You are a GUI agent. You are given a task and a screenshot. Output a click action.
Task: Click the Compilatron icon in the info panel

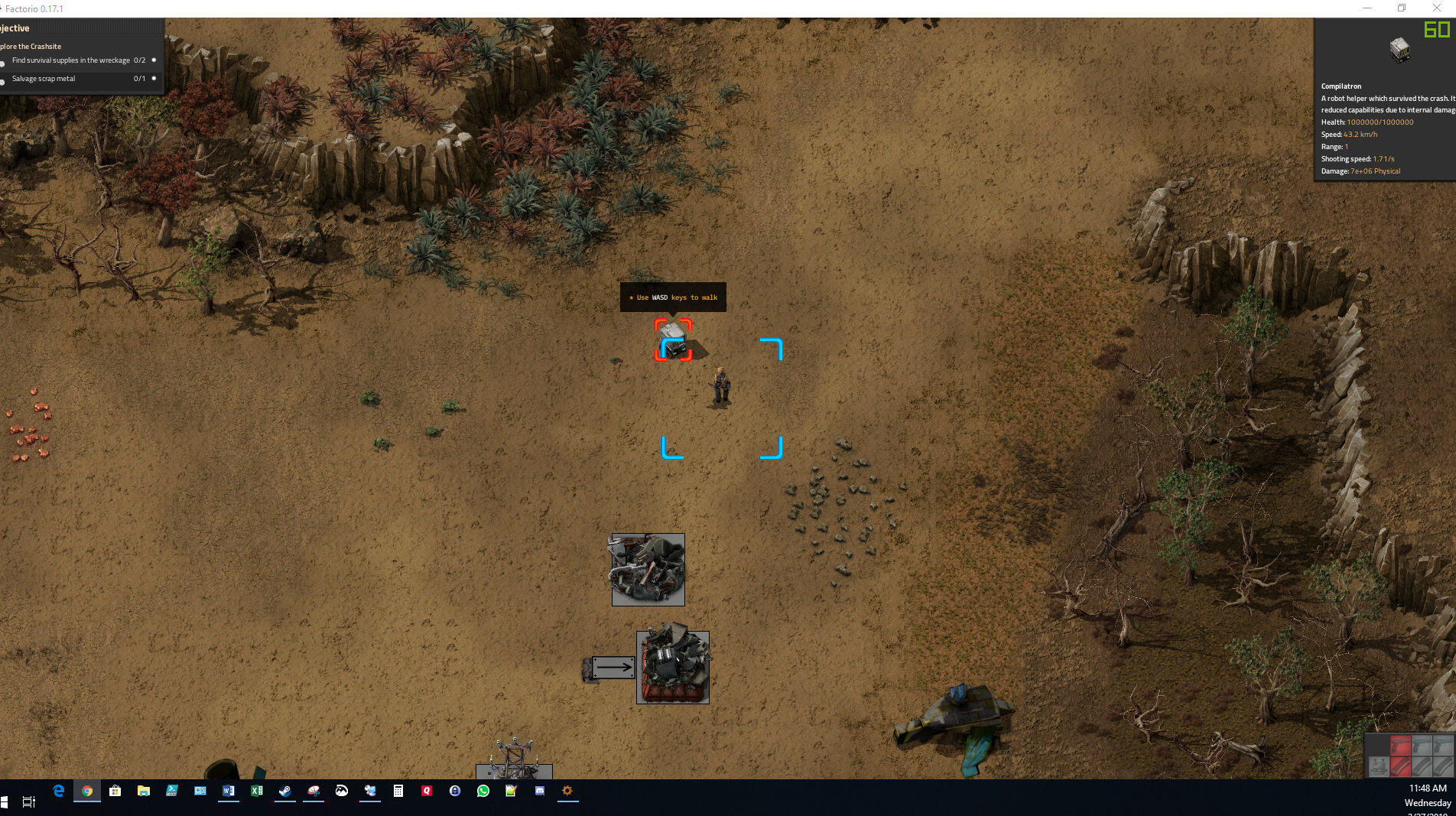(1402, 50)
